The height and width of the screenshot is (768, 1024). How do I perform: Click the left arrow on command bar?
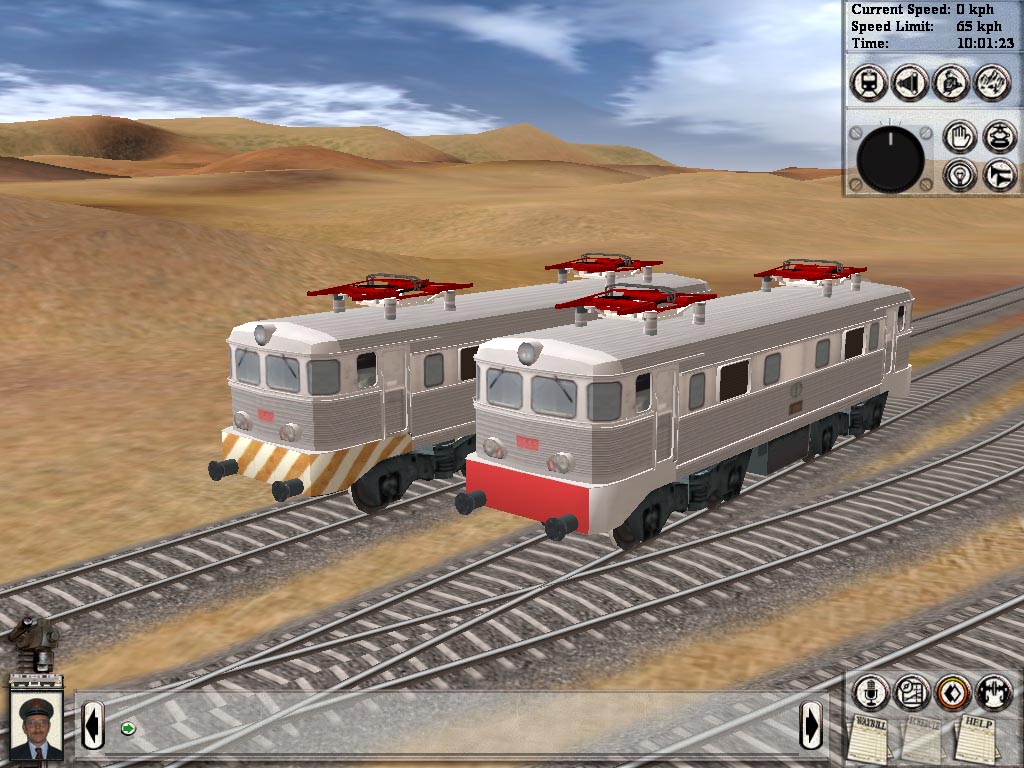click(93, 723)
